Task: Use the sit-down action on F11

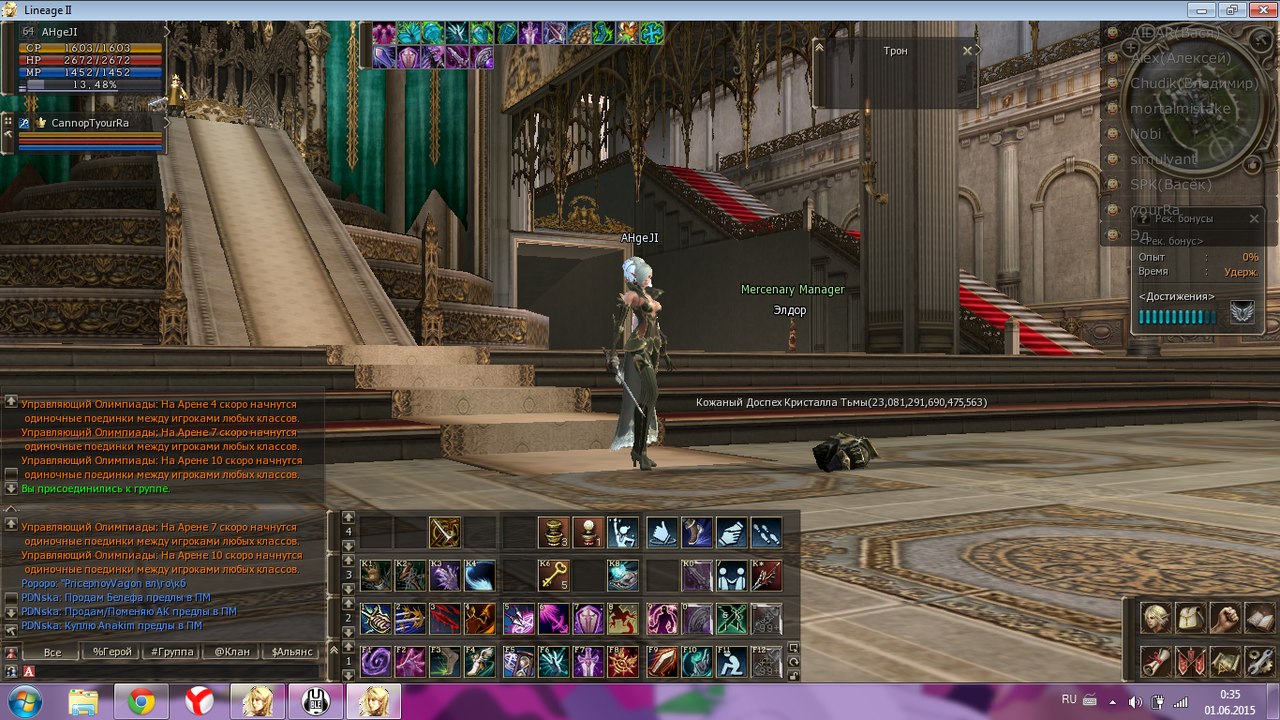Action: tap(731, 662)
